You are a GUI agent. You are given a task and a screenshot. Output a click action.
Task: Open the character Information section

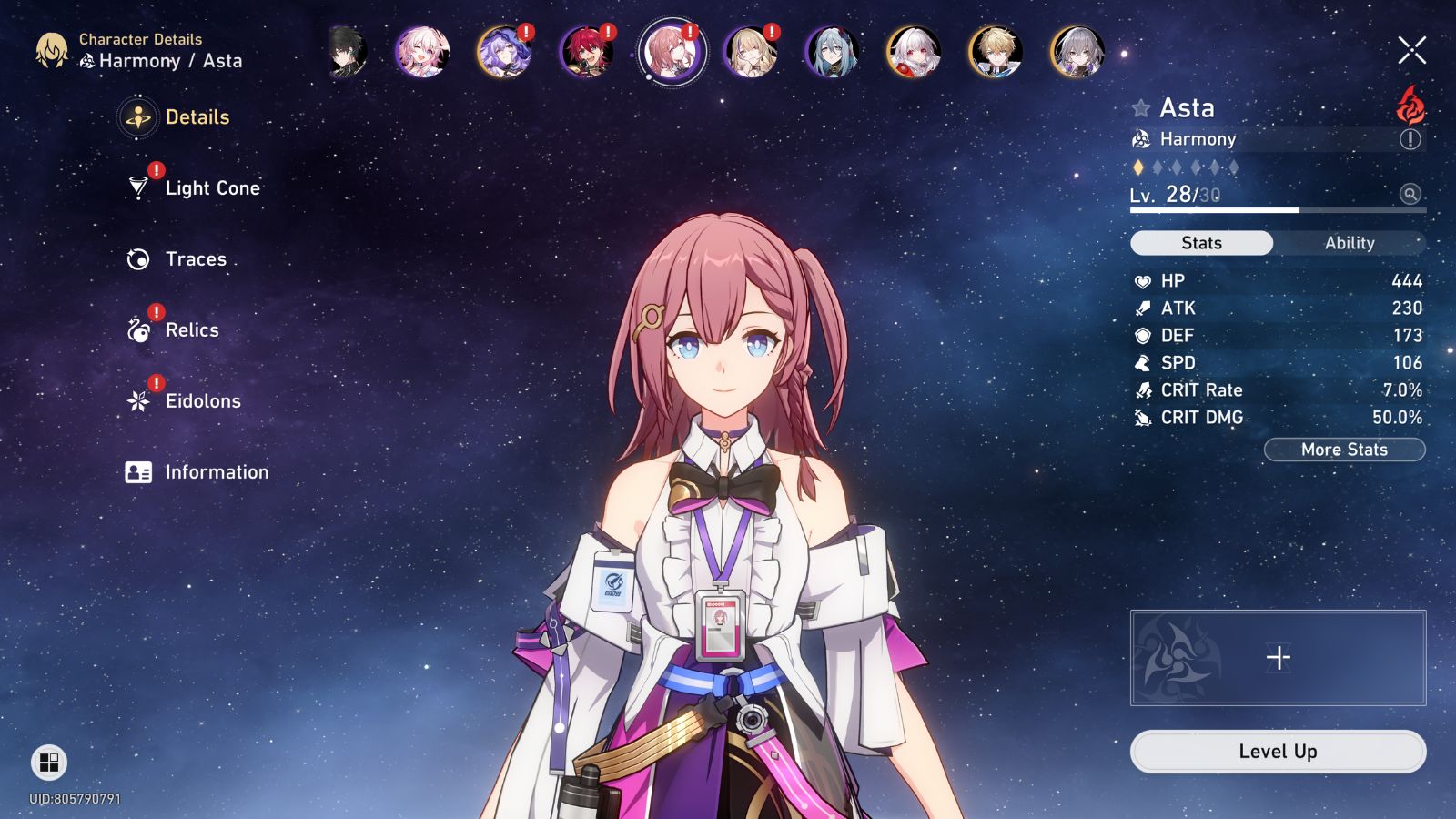pyautogui.click(x=215, y=472)
